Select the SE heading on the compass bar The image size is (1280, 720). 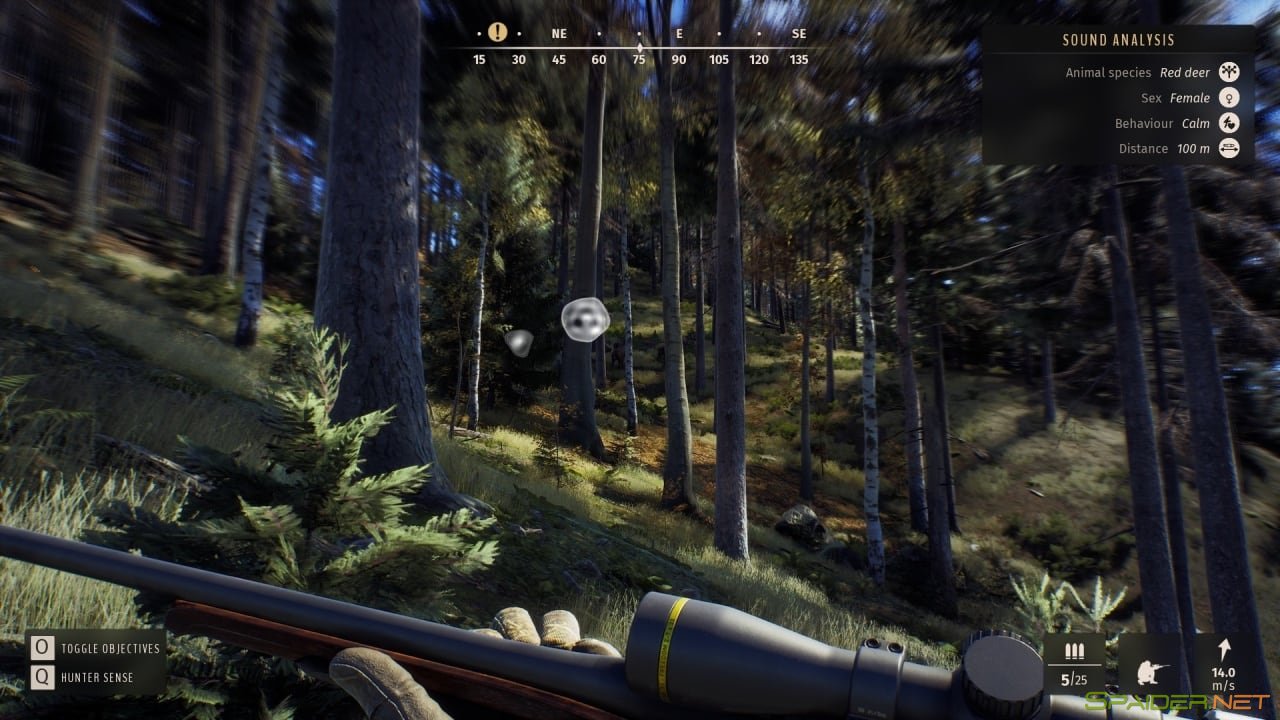(798, 33)
